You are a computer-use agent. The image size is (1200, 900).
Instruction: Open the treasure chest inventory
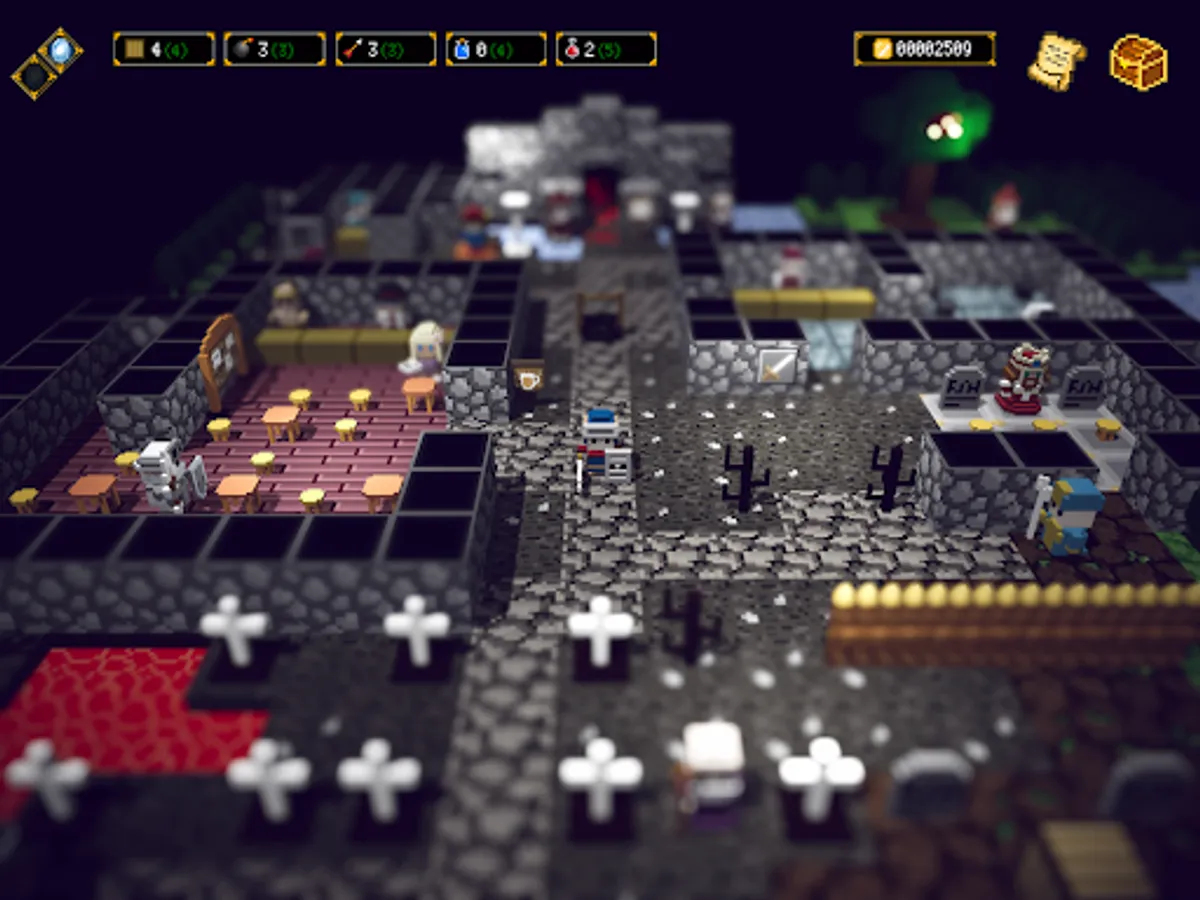(x=1138, y=62)
